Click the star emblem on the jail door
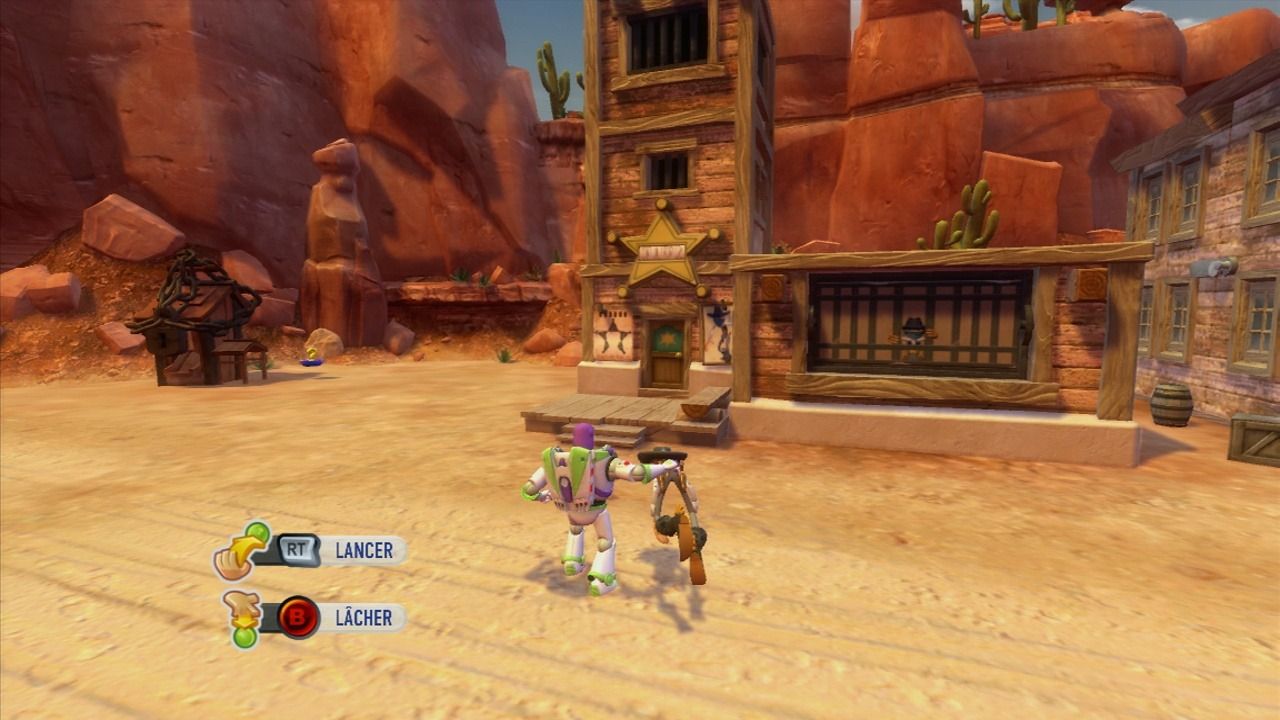 coord(667,337)
